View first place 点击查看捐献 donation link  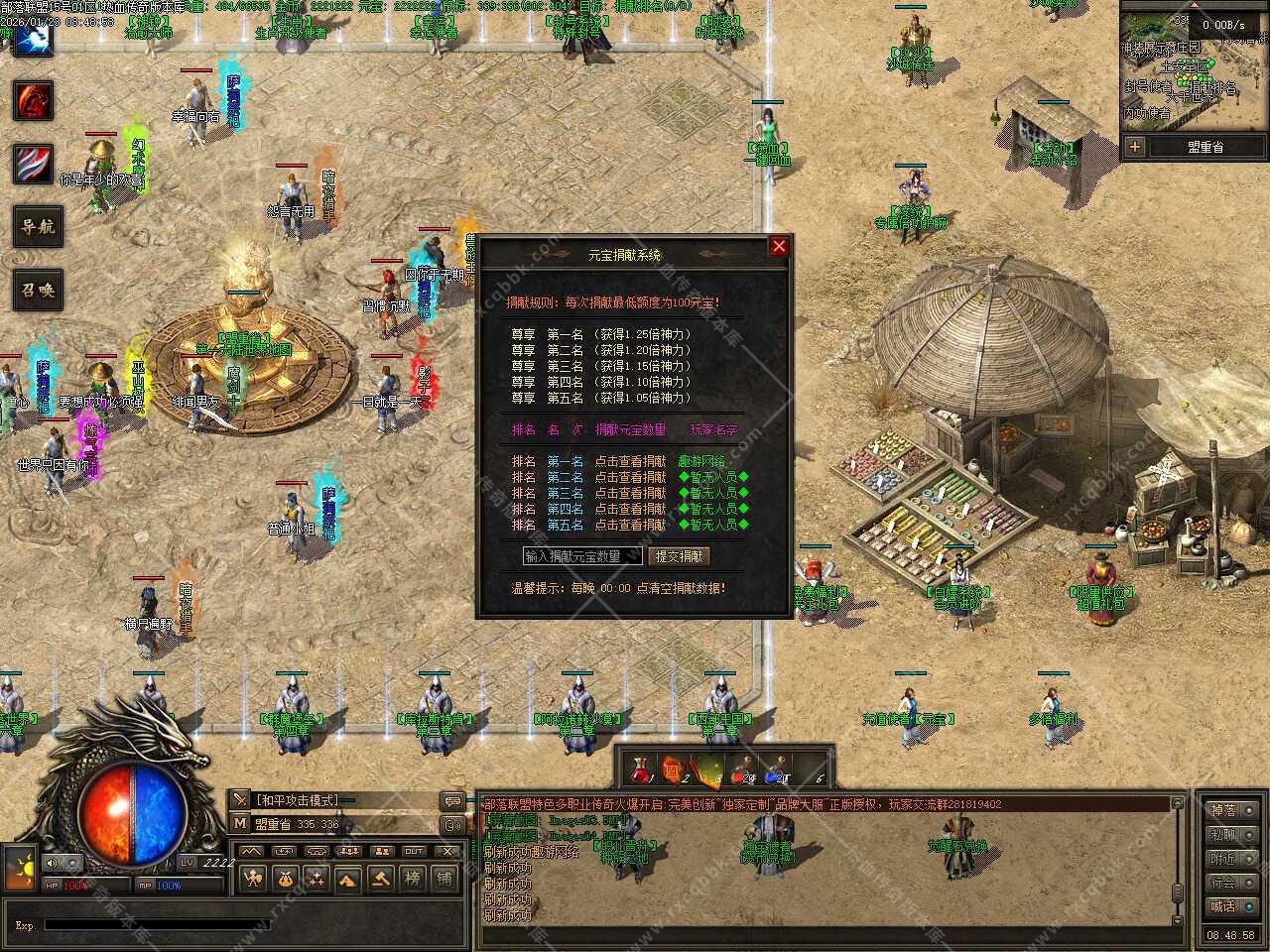(630, 461)
